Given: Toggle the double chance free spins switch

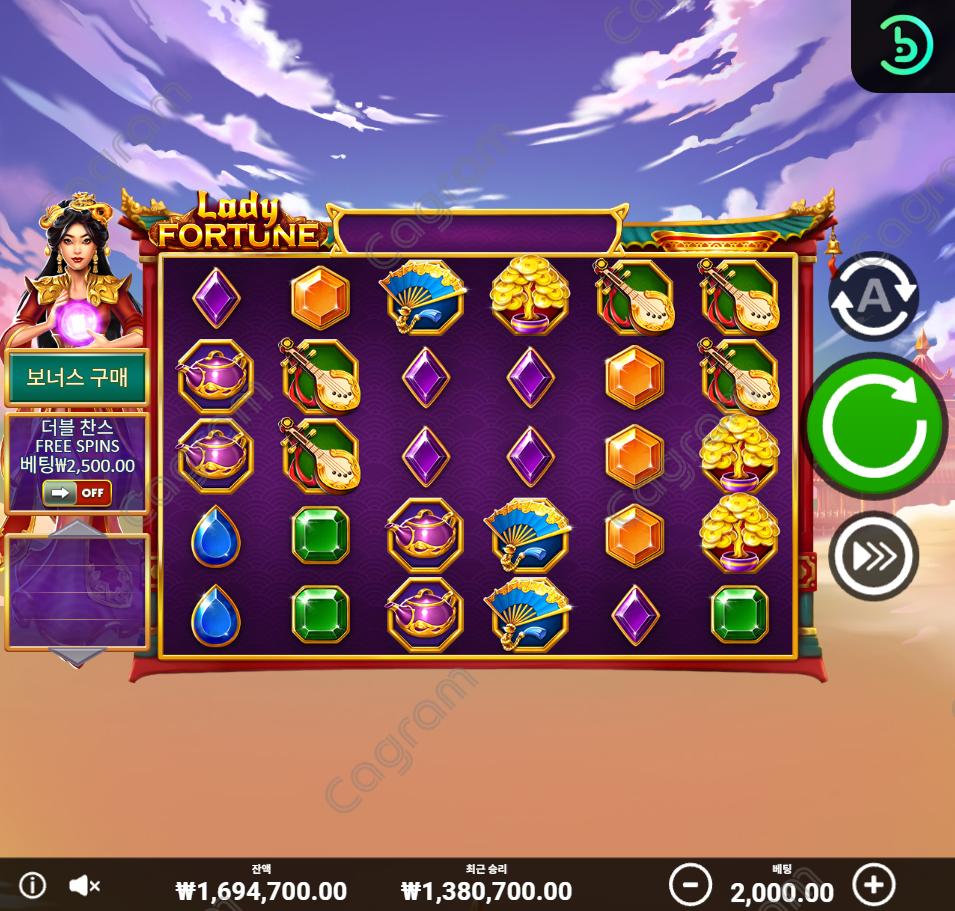Looking at the screenshot, I should coord(76,492).
